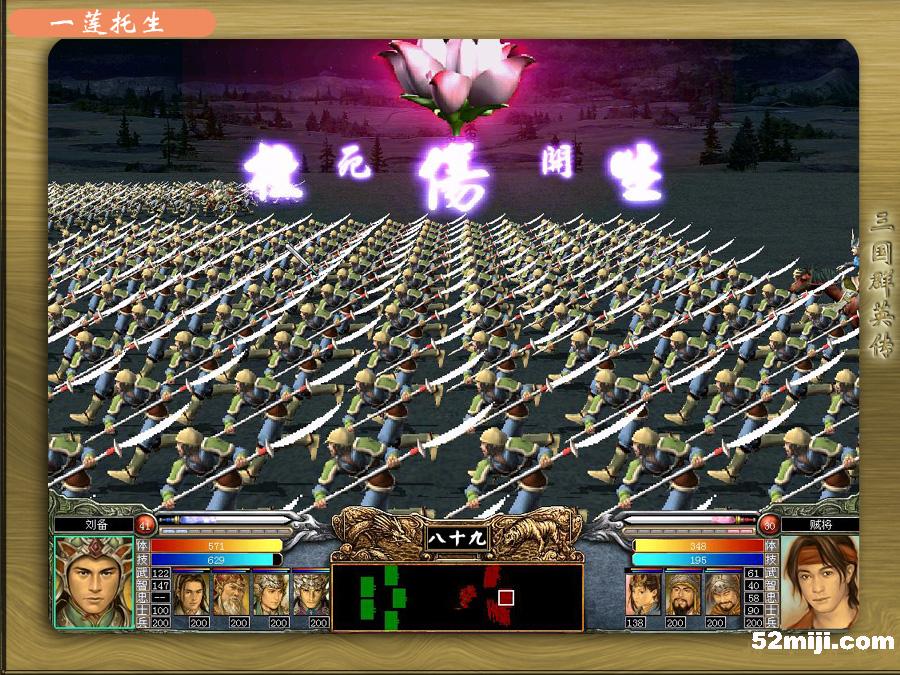Screen dimensions: 900x675
Task: Select Liu Bei's large commander portrait
Action: (x=93, y=582)
